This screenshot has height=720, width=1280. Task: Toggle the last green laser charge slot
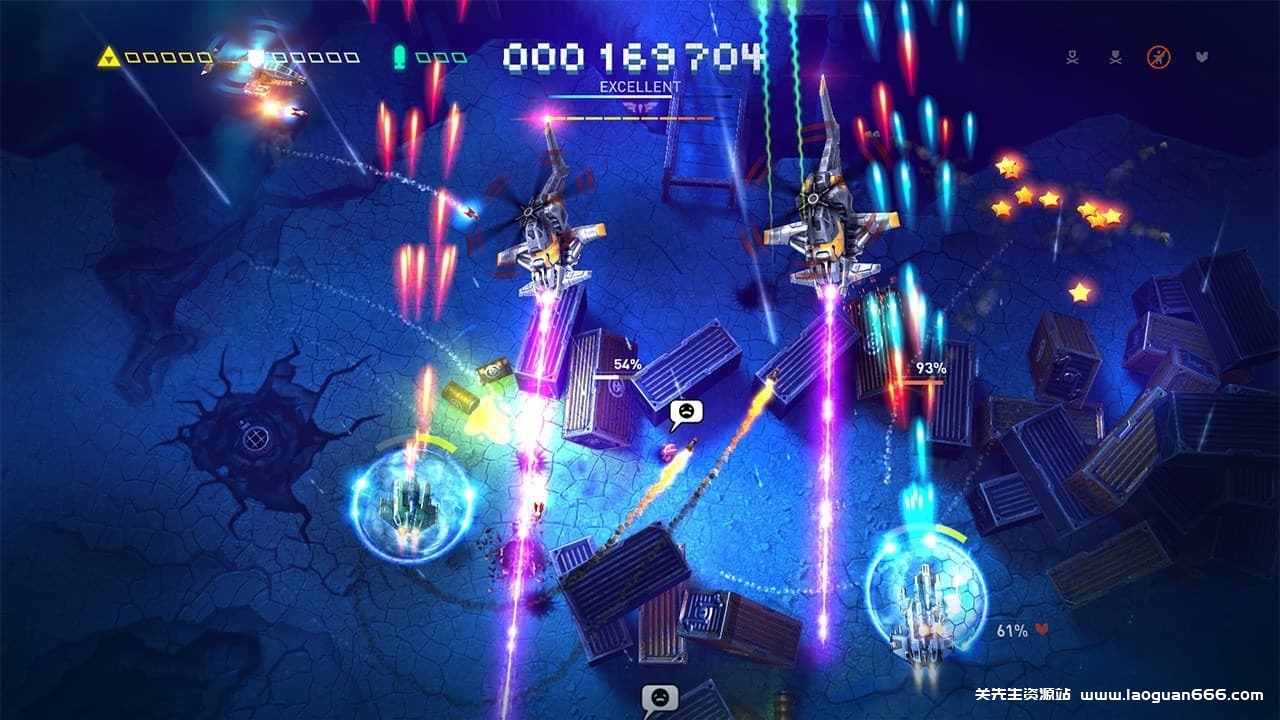coord(458,57)
